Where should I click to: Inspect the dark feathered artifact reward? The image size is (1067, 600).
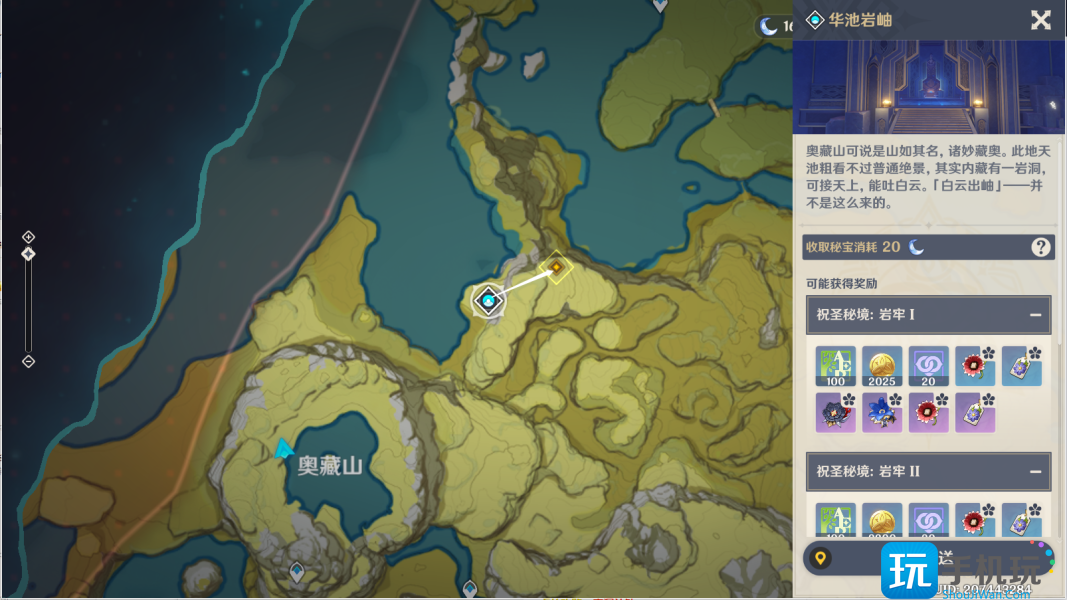(835, 412)
